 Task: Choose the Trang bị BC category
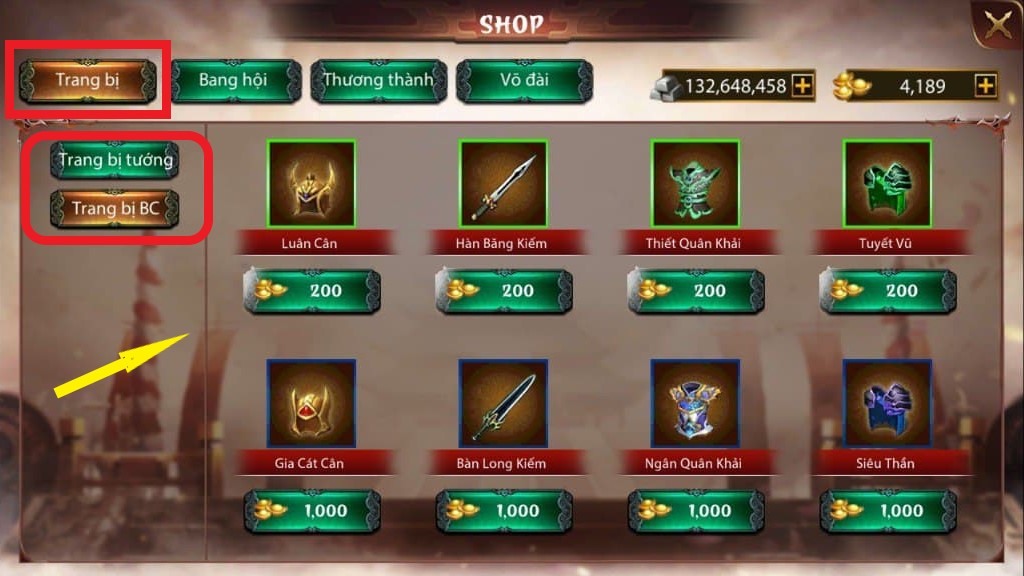[115, 209]
